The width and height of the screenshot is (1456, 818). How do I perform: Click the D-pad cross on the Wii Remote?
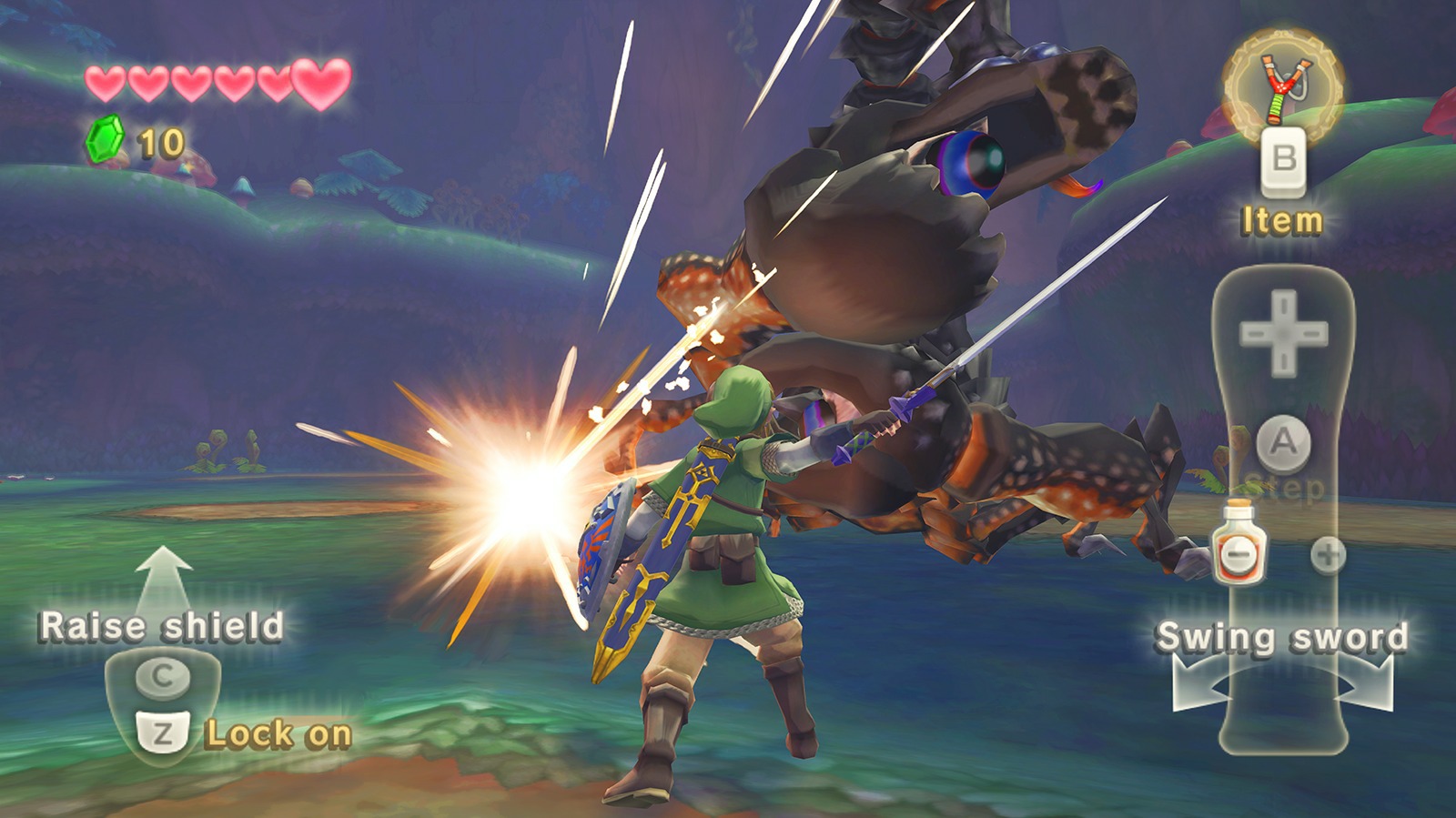click(x=1283, y=334)
